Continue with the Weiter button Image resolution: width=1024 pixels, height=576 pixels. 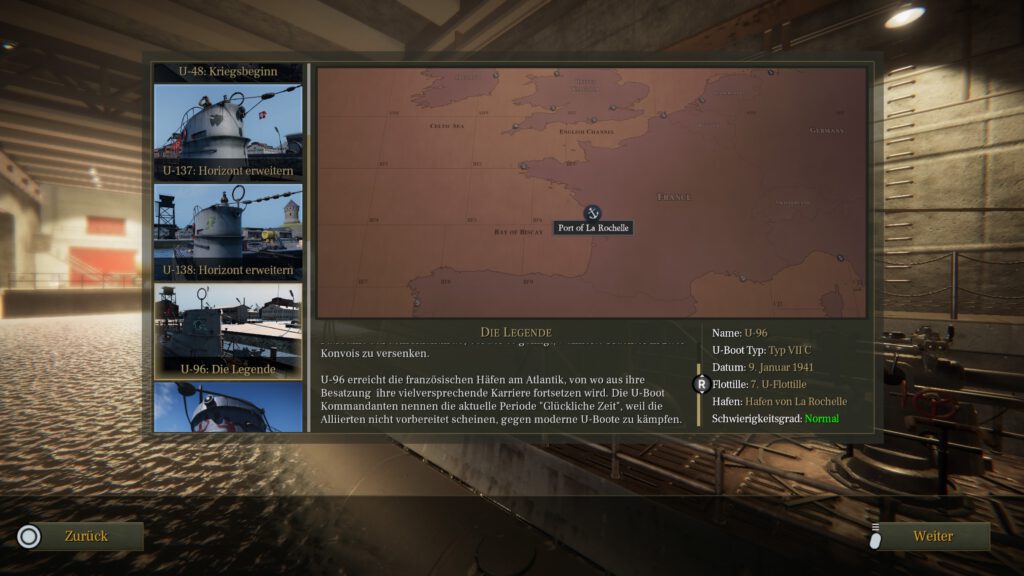tap(932, 536)
